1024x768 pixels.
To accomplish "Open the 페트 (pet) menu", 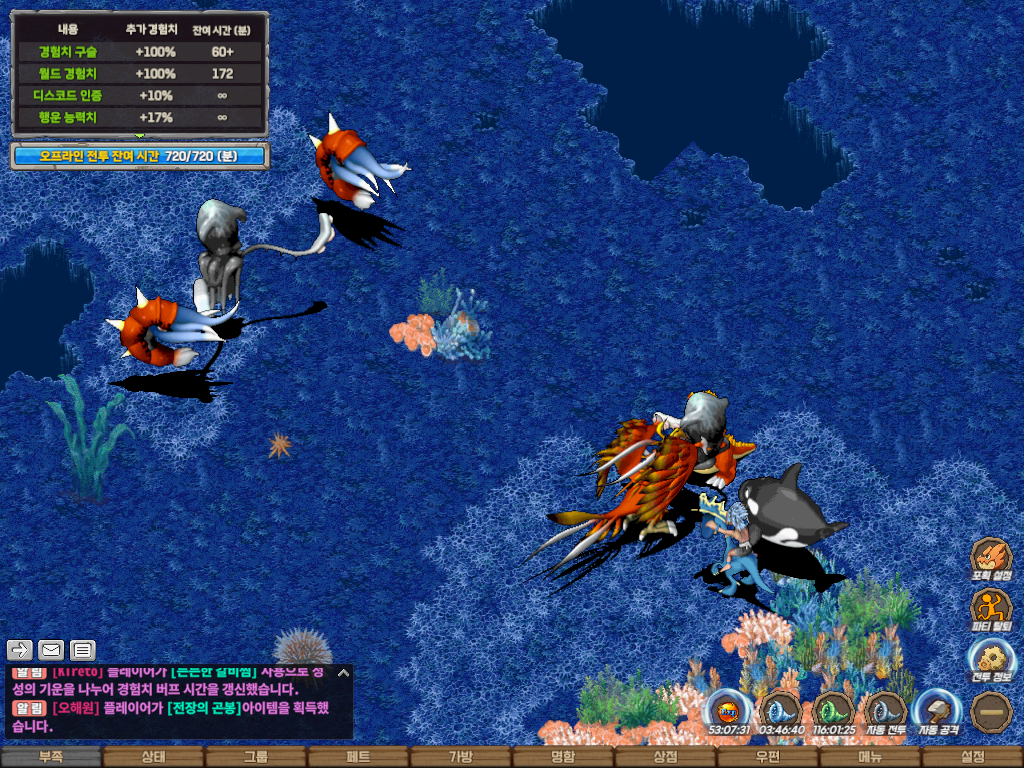I will (x=358, y=757).
